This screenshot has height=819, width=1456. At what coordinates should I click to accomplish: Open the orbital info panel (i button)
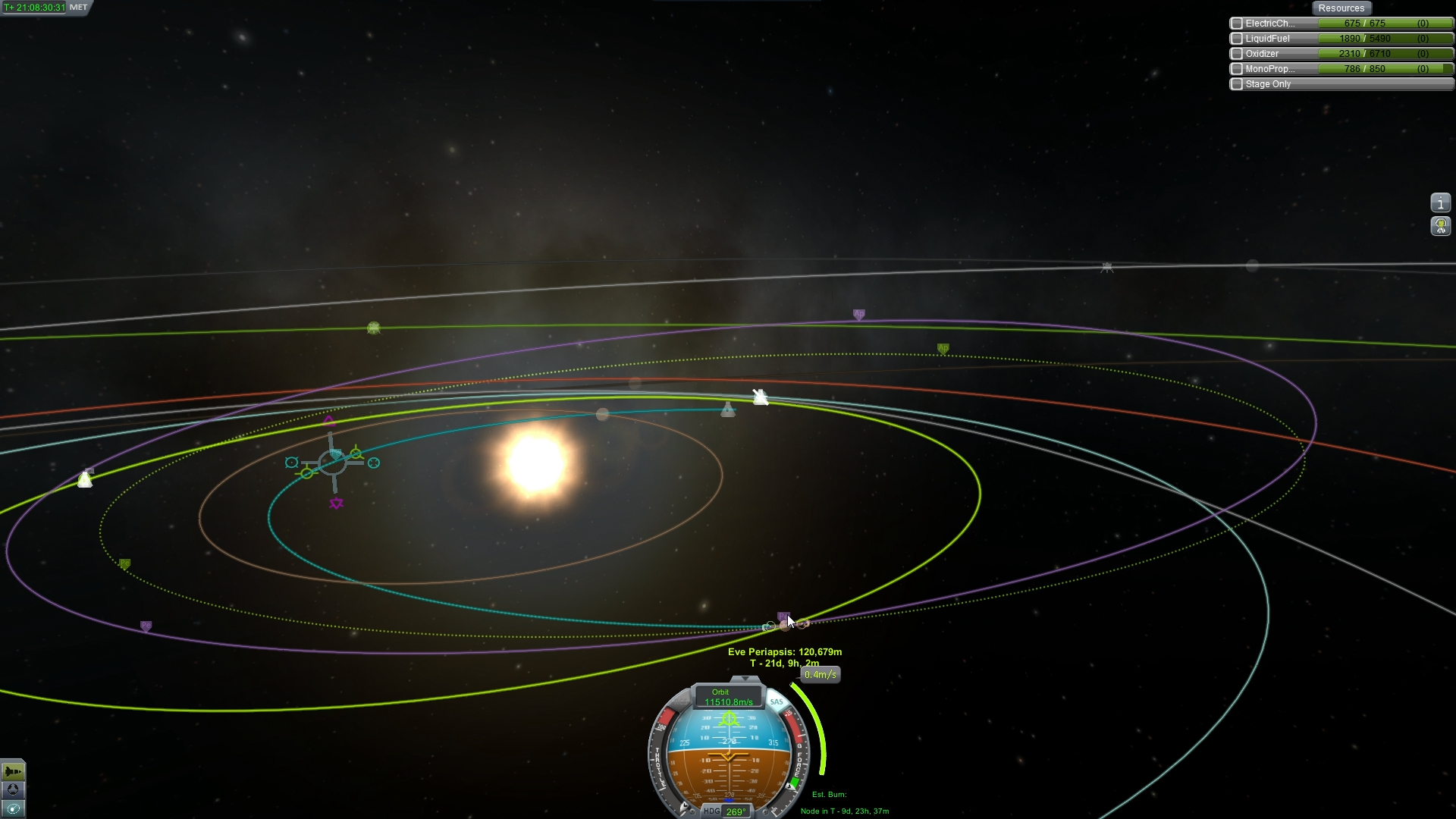1440,202
